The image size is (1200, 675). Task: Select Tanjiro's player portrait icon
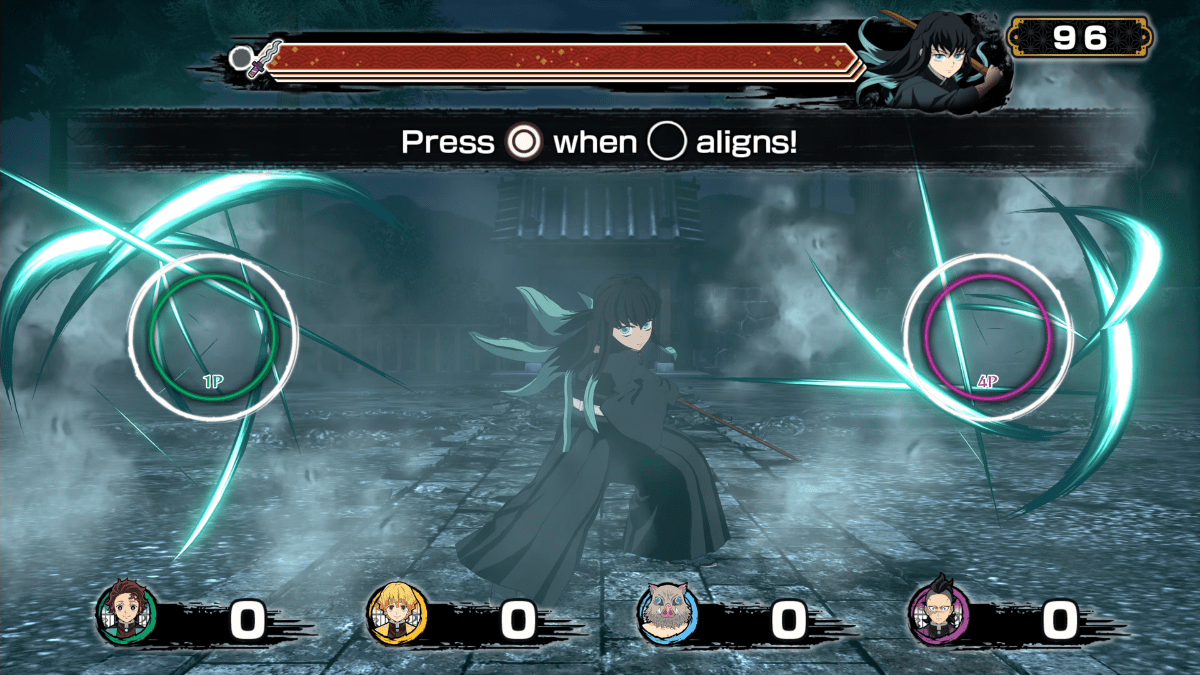126,613
